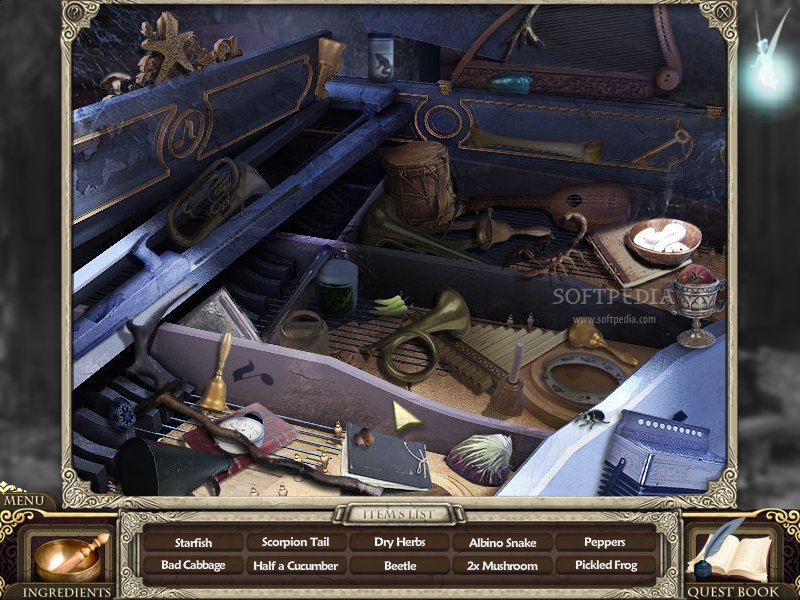Viewport: 800px width, 600px height.
Task: Click the Albino Snake entry
Action: point(502,543)
